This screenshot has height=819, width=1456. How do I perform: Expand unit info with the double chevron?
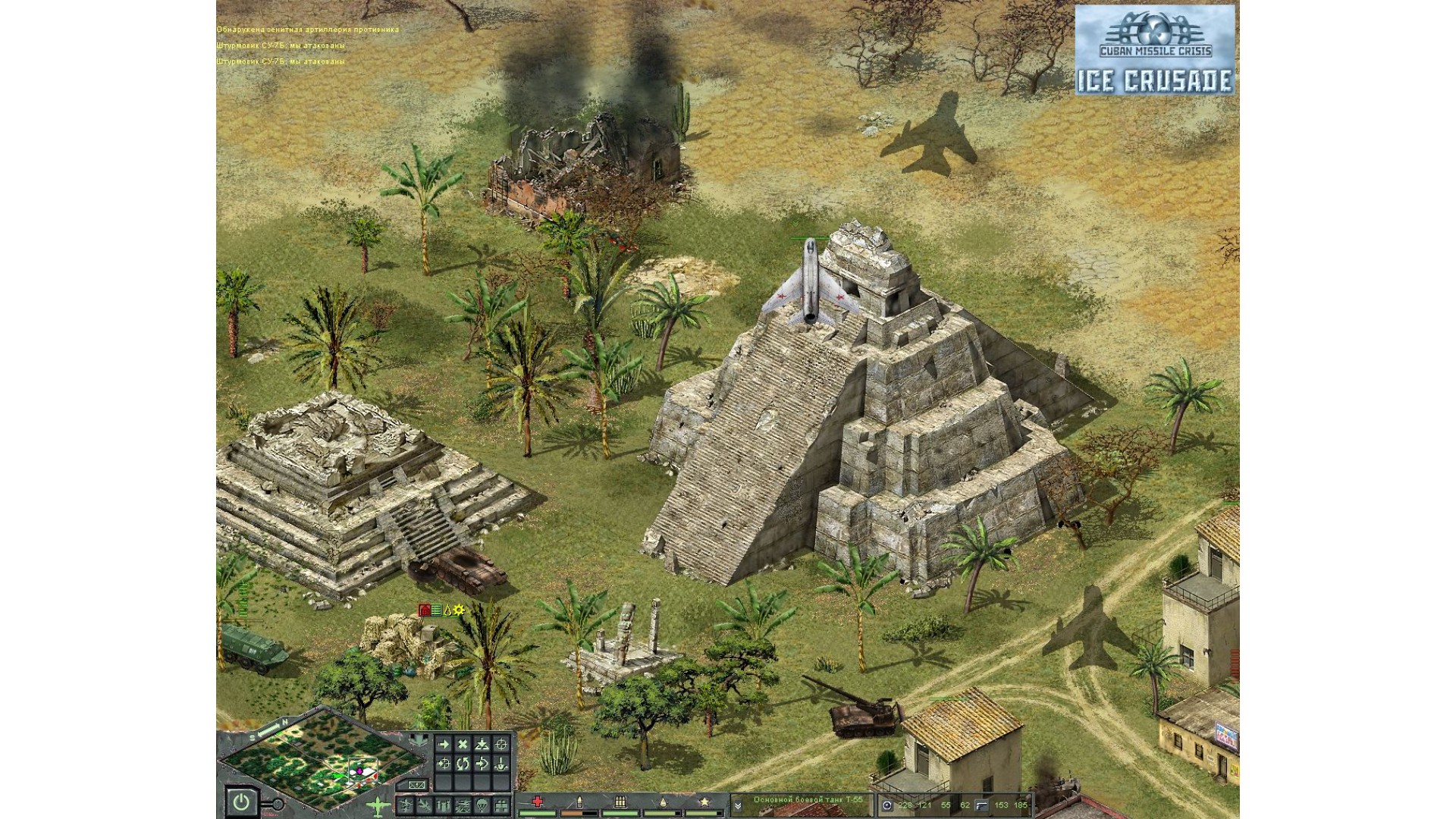click(737, 805)
